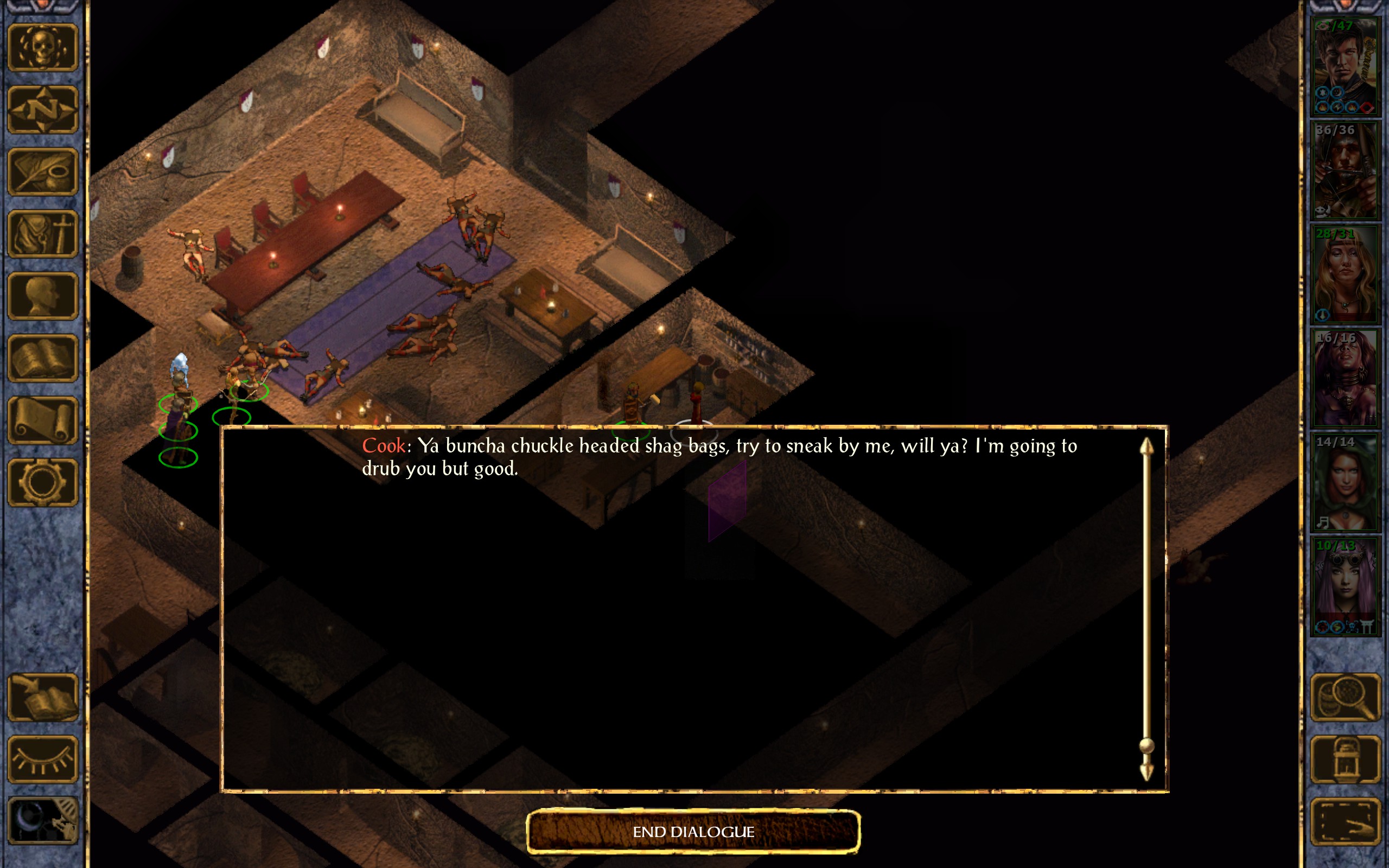Open the options gear icon

43,482
